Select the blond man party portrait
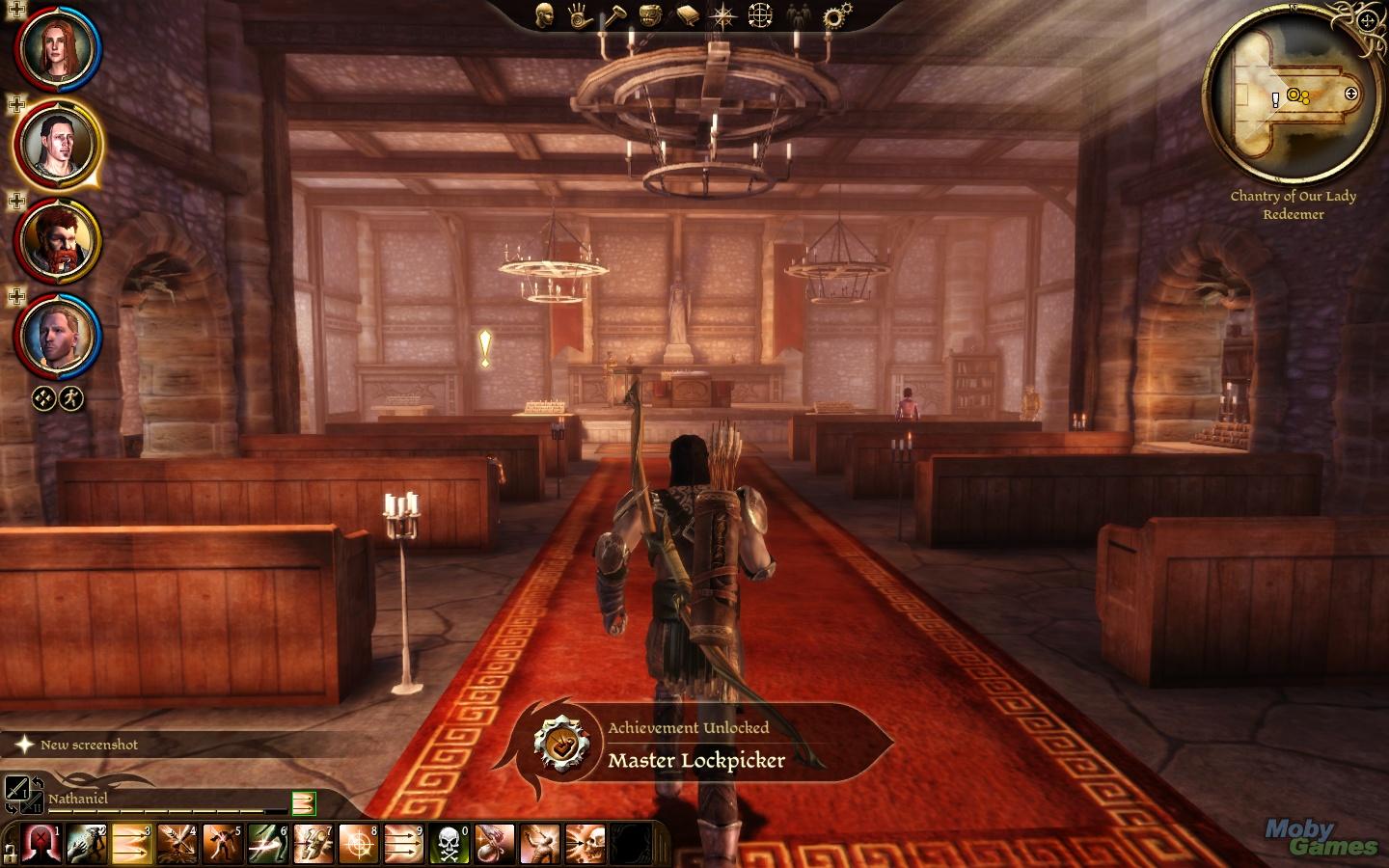This screenshot has height=868, width=1389. (x=56, y=336)
